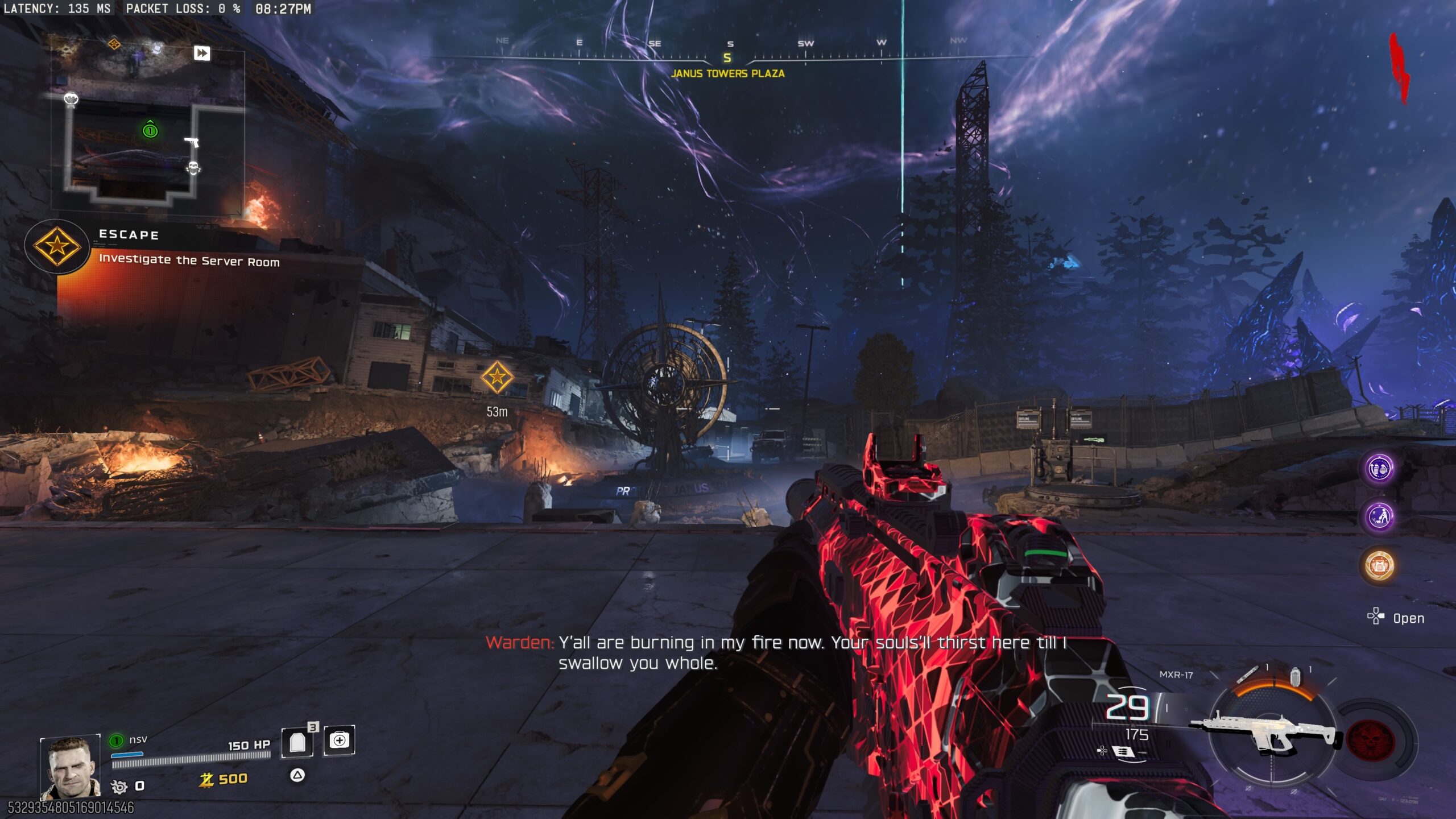
Task: Select the armor plate slot
Action: 297,742
